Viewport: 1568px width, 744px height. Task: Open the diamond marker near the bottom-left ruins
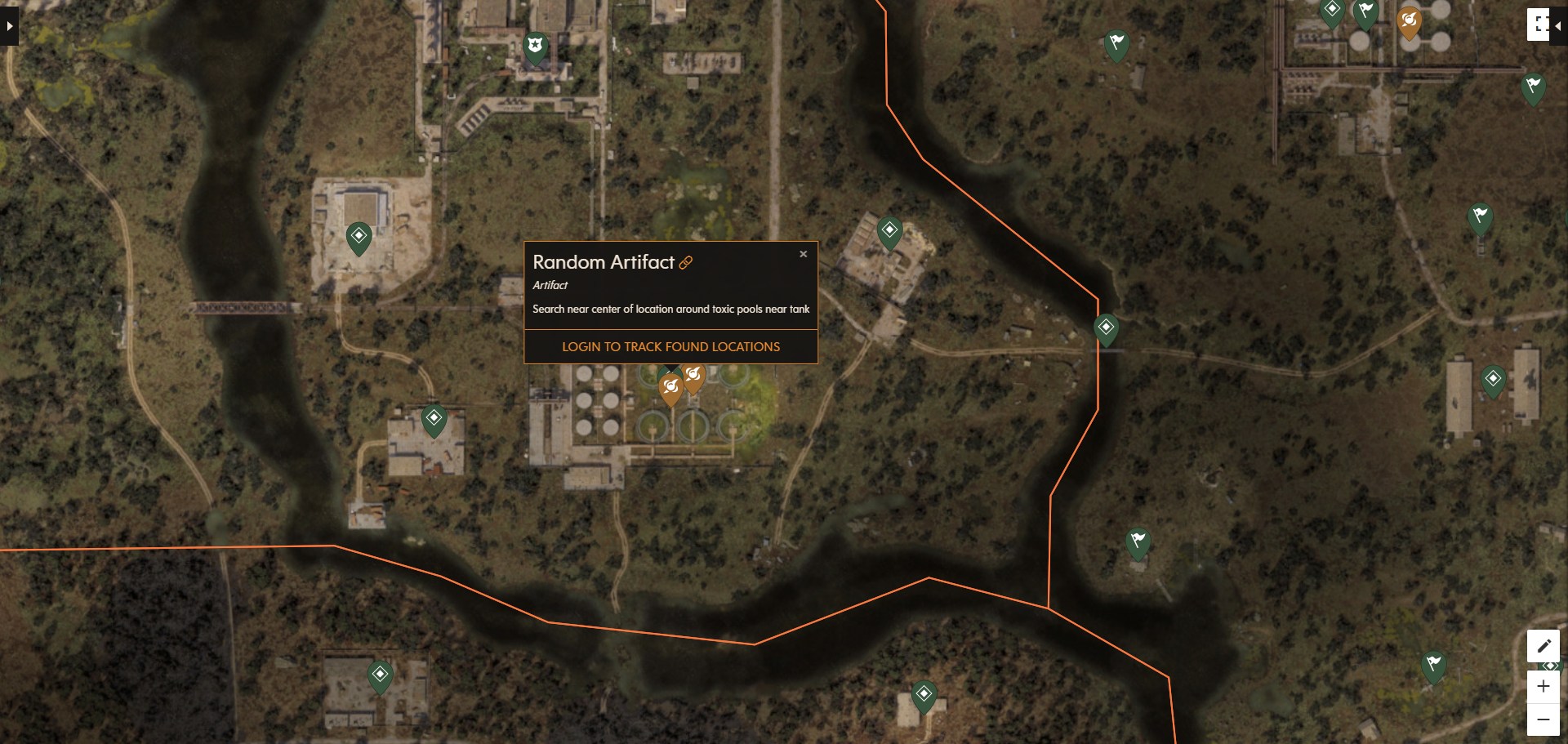pyautogui.click(x=378, y=673)
